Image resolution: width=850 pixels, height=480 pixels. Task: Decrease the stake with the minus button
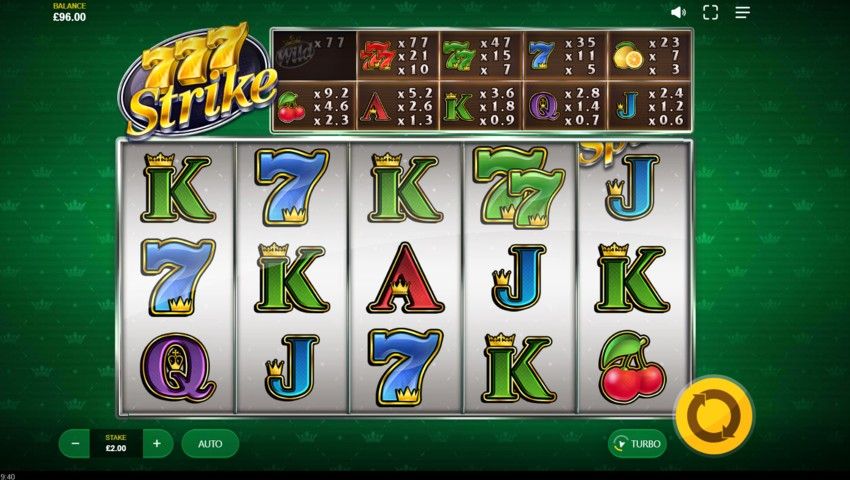pyautogui.click(x=75, y=443)
